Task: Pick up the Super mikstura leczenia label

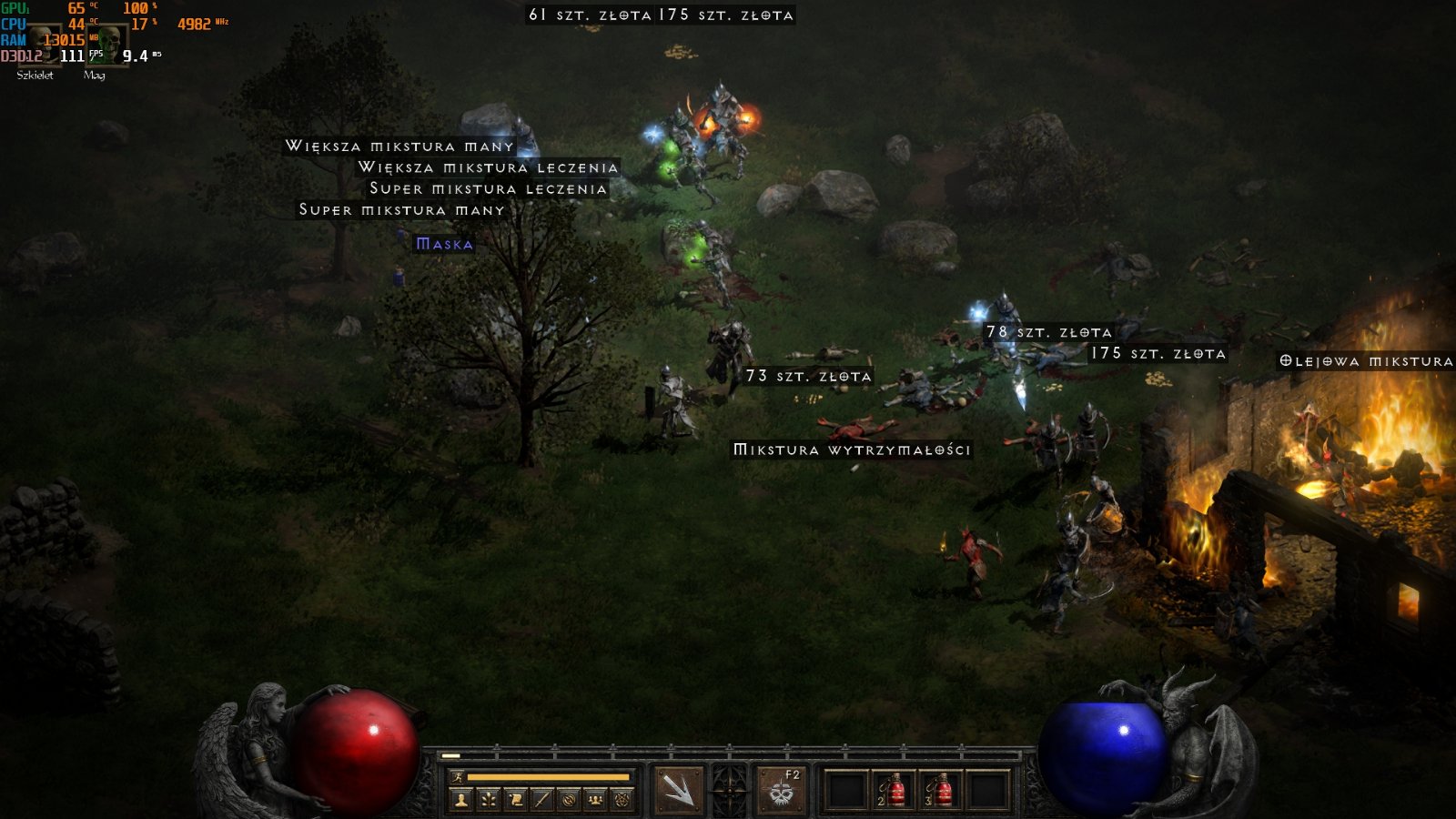Action: (488, 188)
